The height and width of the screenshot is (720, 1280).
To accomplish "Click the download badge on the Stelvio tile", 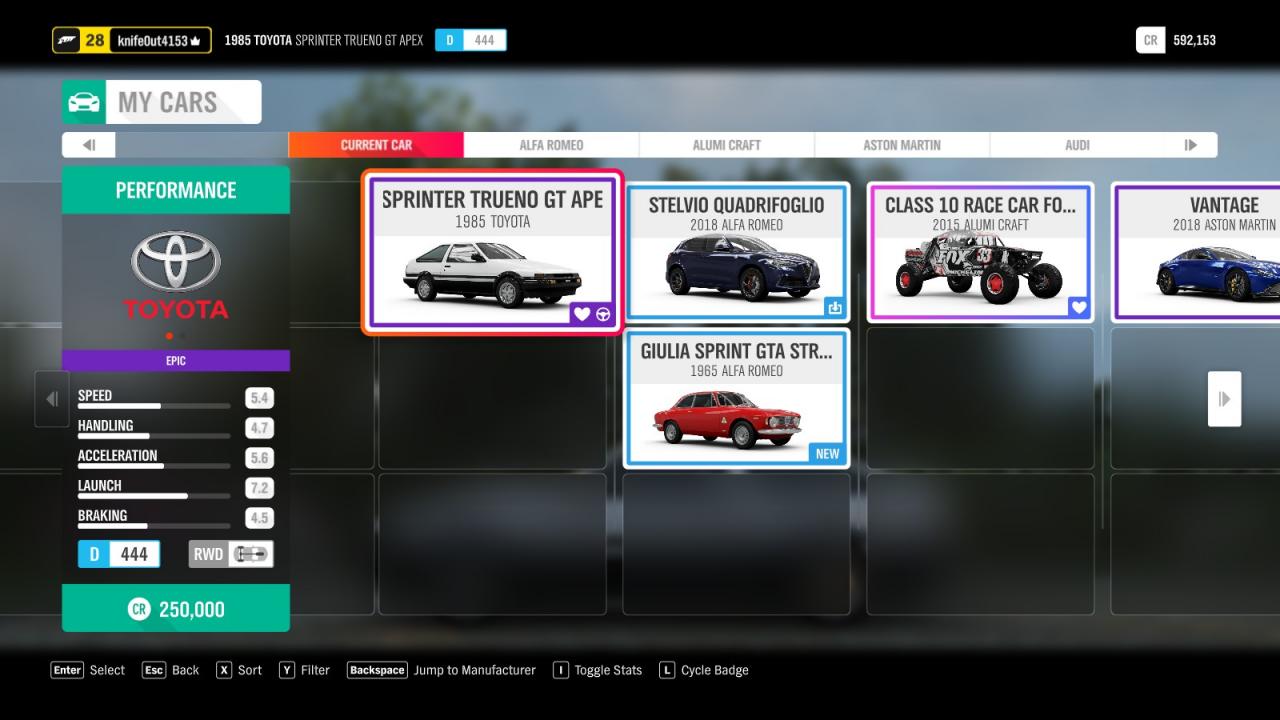I will 835,307.
